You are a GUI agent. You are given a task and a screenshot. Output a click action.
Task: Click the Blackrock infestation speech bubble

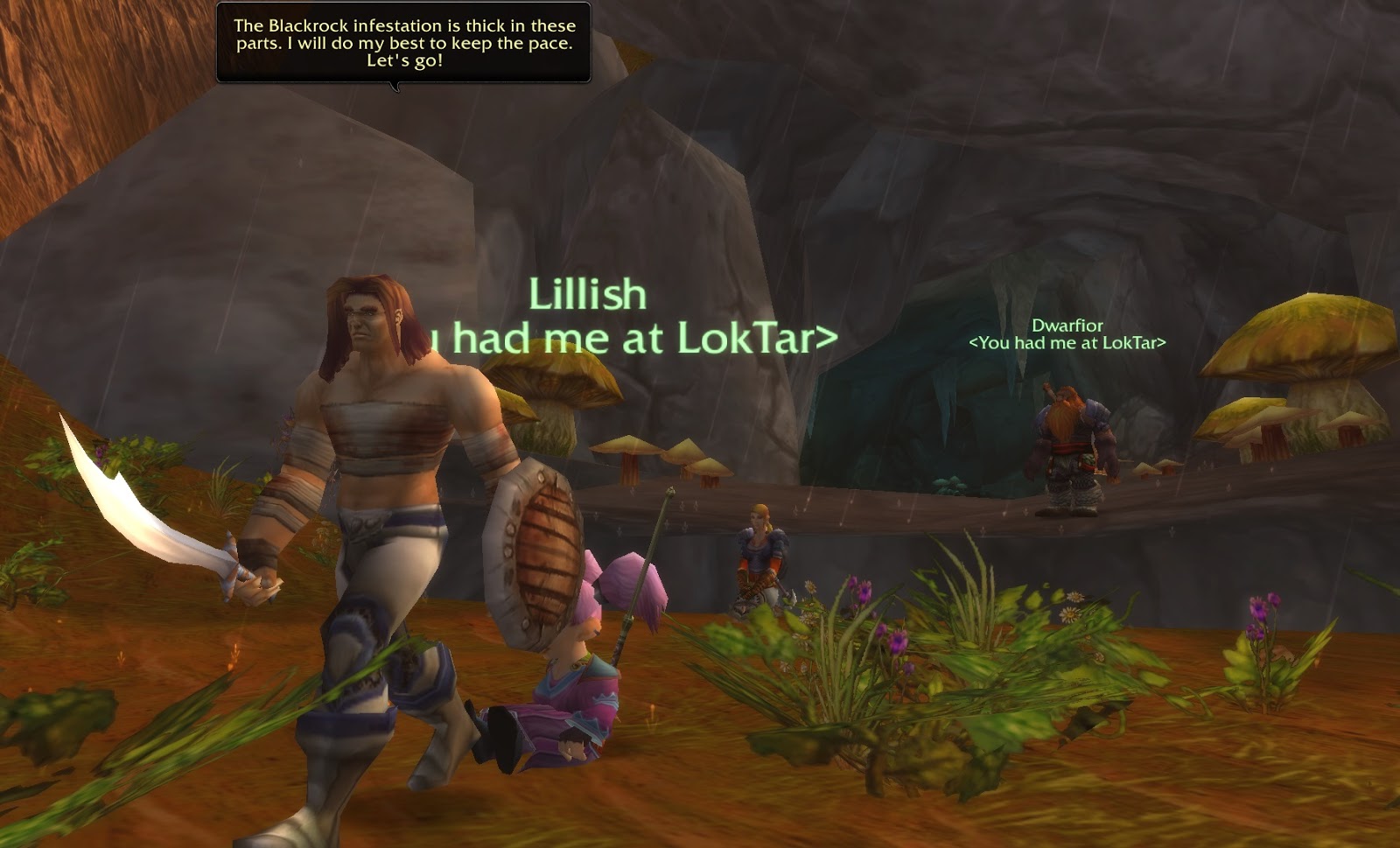coord(404,44)
